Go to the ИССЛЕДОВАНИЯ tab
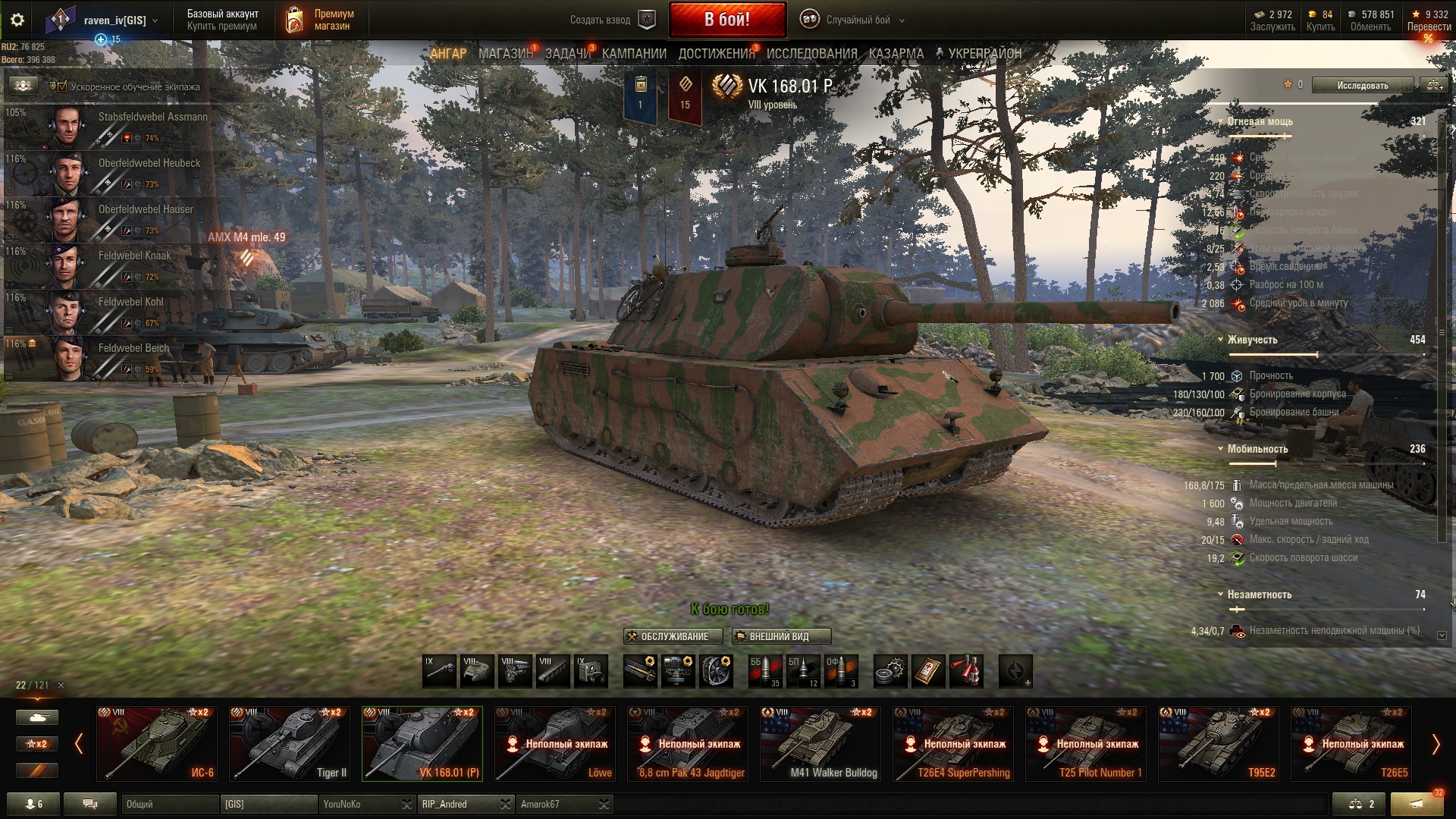 [811, 54]
